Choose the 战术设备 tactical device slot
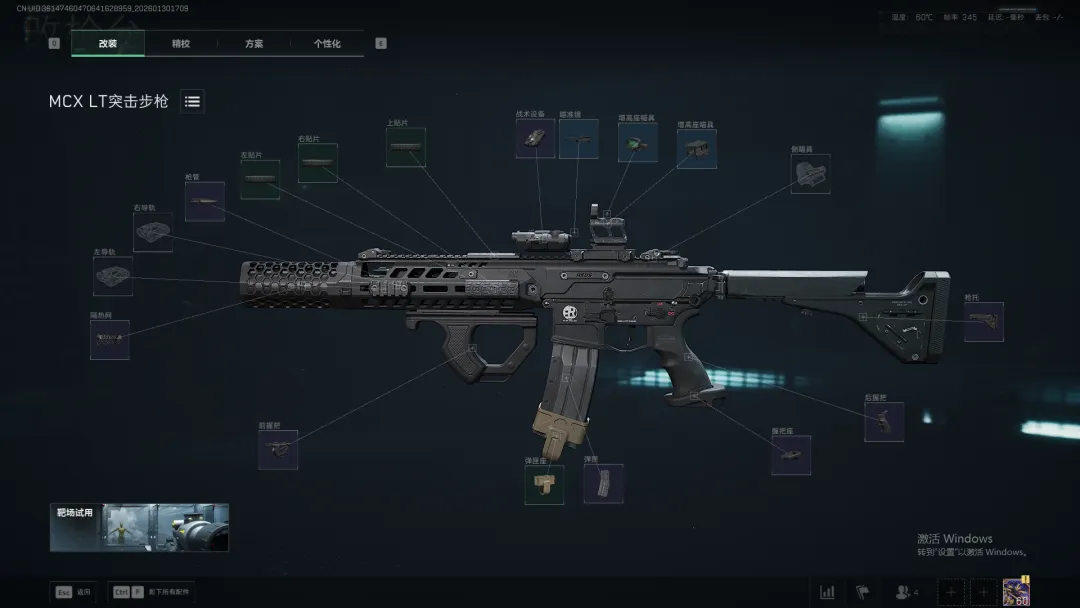The height and width of the screenshot is (608, 1080). point(535,139)
